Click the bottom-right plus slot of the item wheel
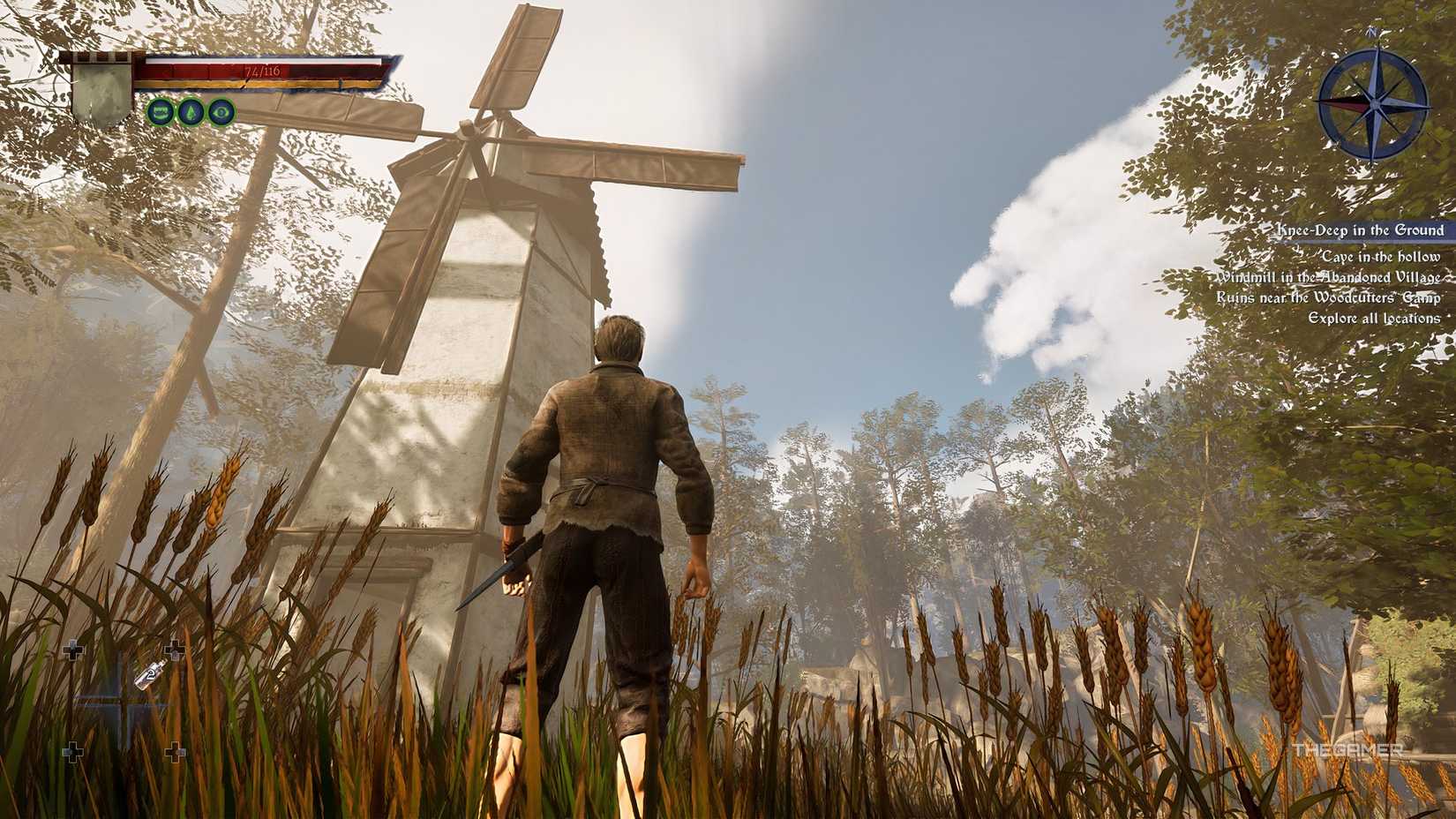Screen dimensions: 1456x819 coord(176,751)
